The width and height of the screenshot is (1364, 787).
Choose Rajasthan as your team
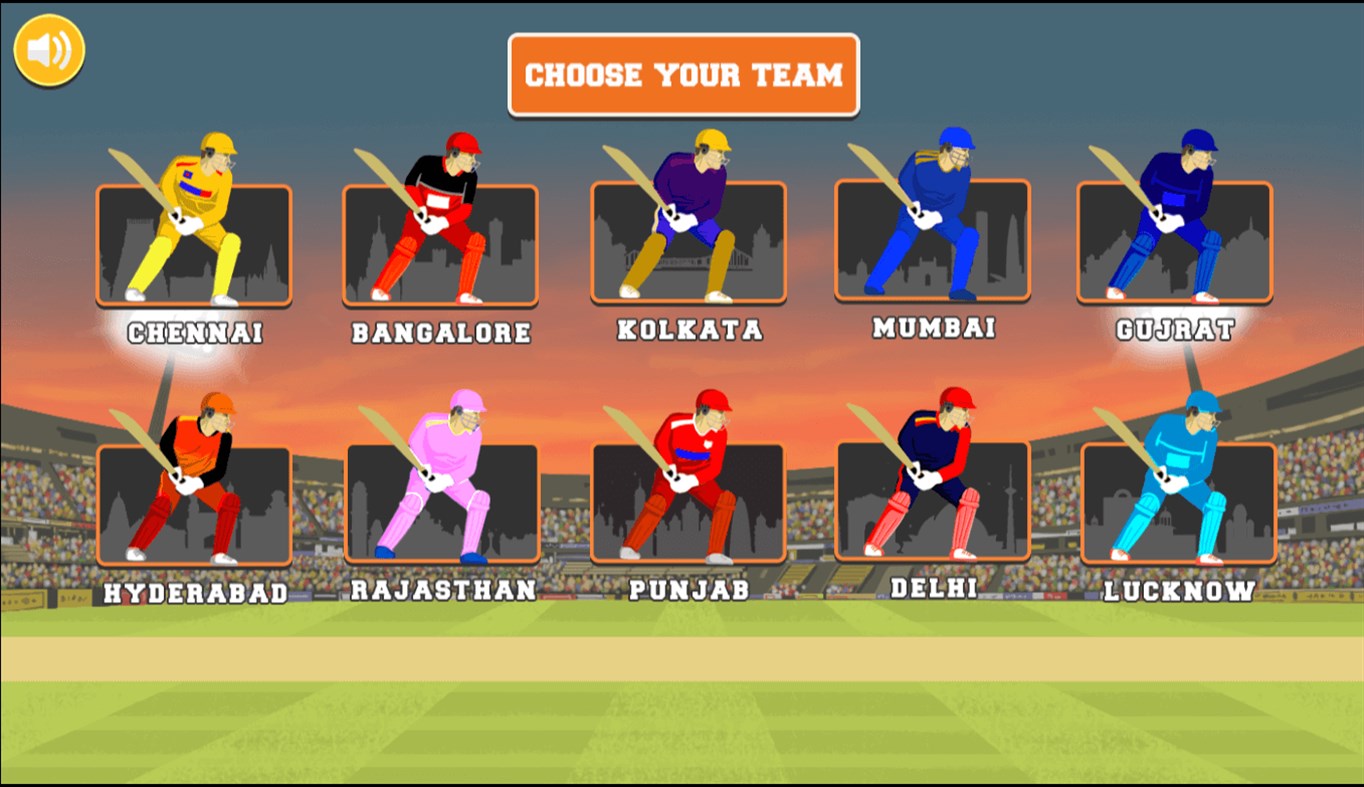[x=444, y=505]
